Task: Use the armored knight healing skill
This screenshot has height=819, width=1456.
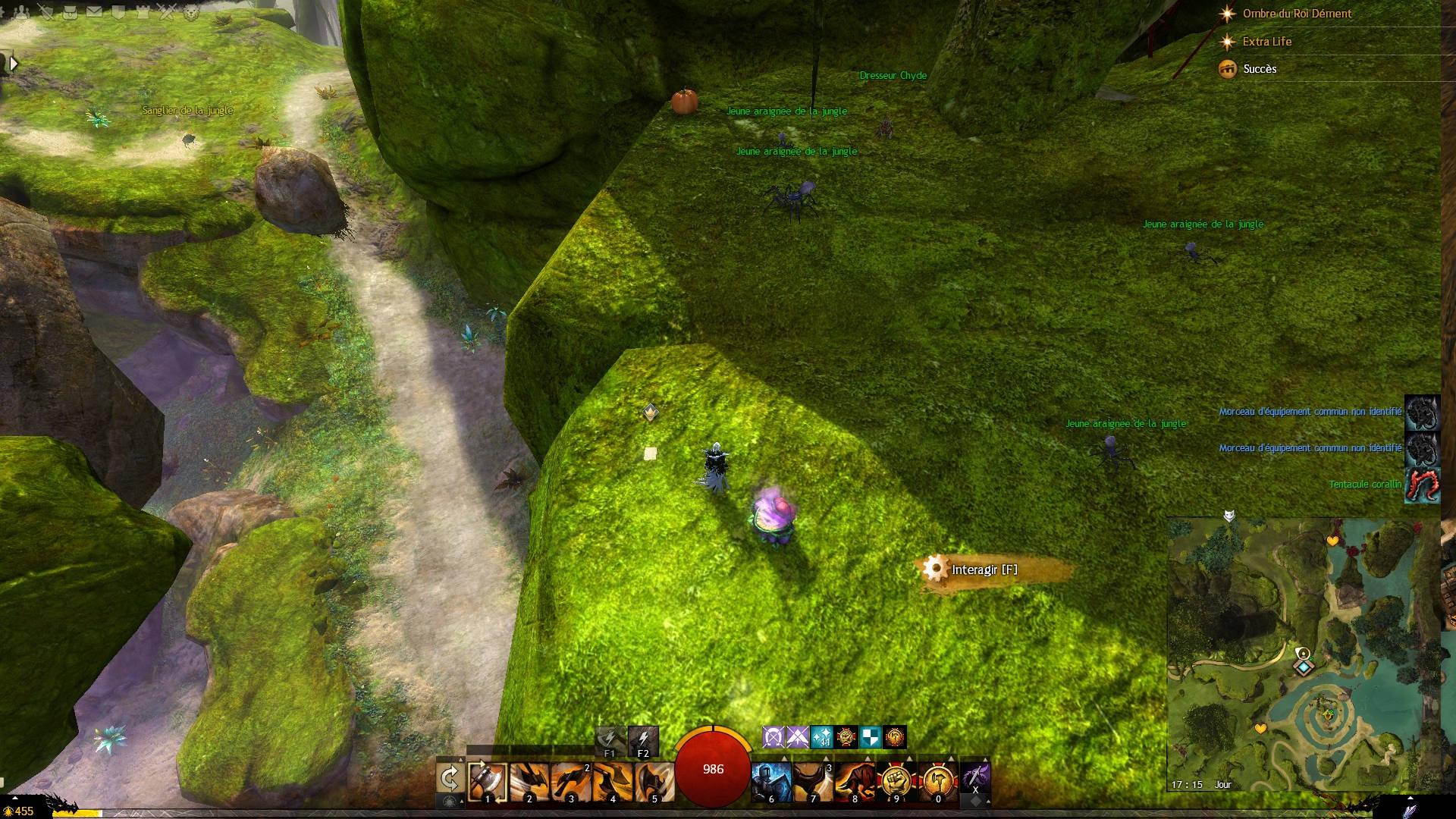Action: tap(771, 781)
